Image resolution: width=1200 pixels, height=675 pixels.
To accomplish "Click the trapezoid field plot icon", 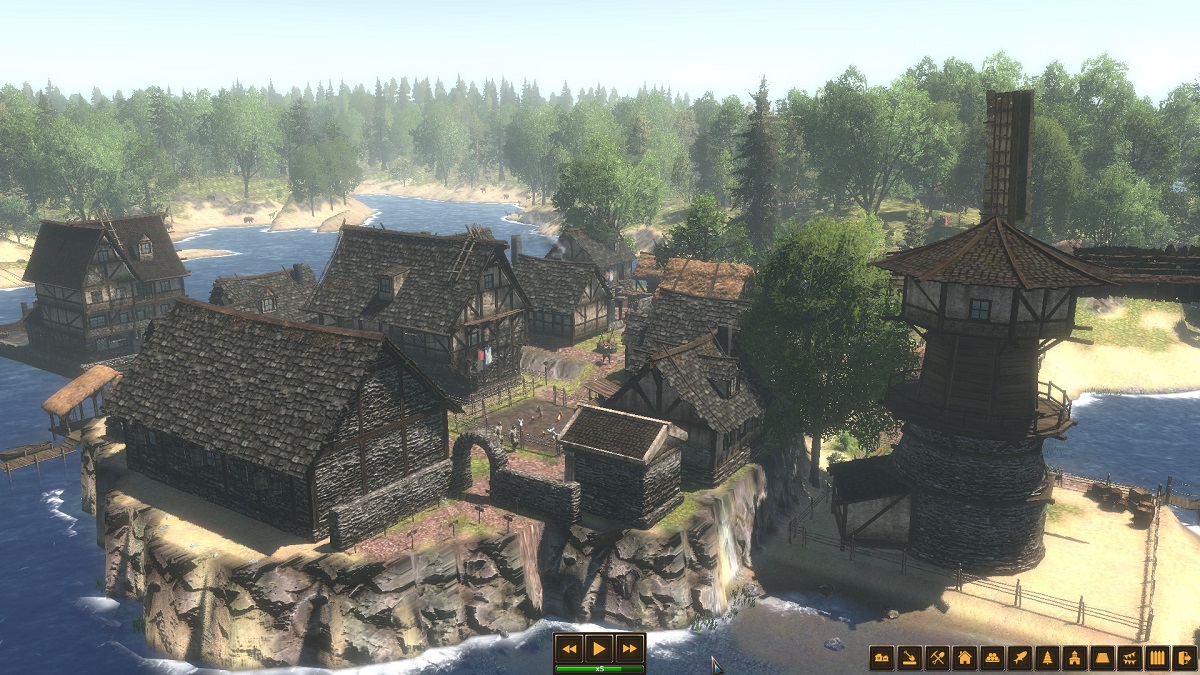I will tap(1102, 658).
